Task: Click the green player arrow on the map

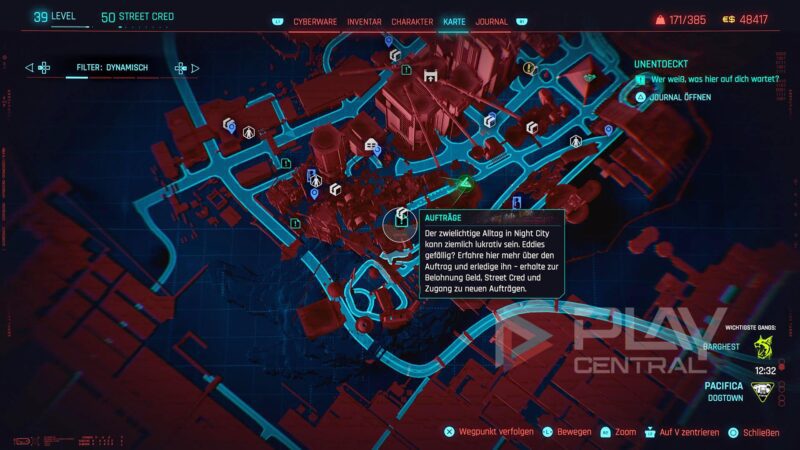Action: click(463, 184)
